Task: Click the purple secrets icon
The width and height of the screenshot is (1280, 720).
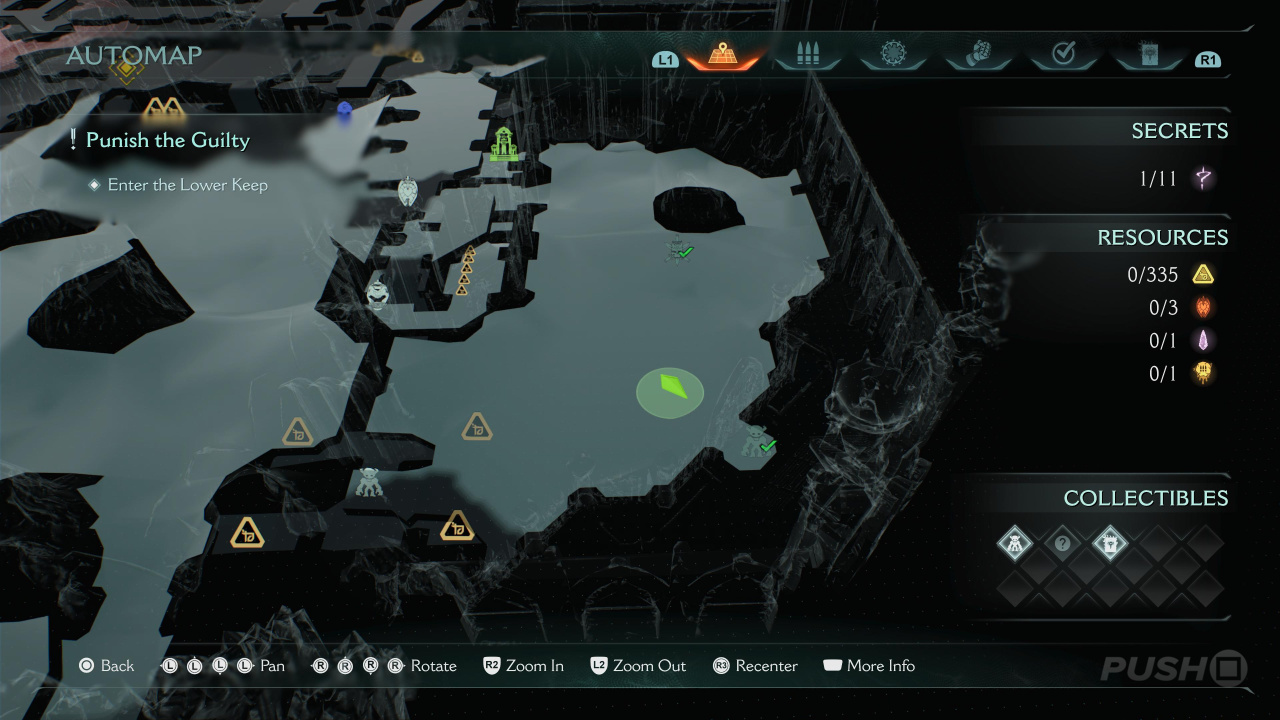Action: [1204, 179]
